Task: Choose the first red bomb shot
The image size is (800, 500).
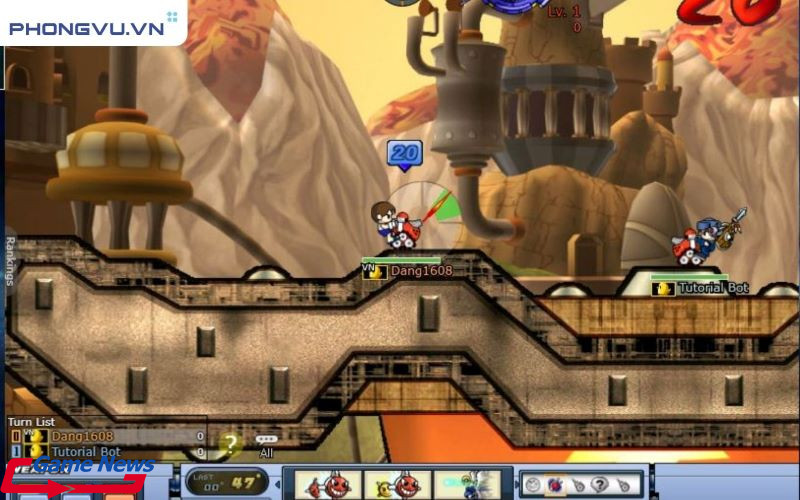Action: [x=322, y=484]
